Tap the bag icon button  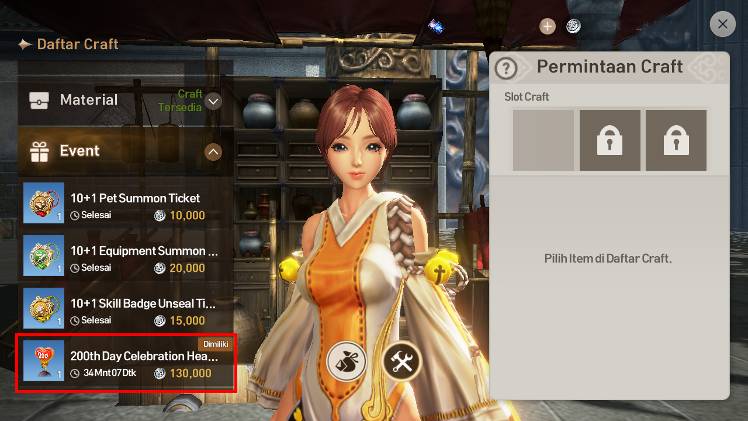pos(346,363)
